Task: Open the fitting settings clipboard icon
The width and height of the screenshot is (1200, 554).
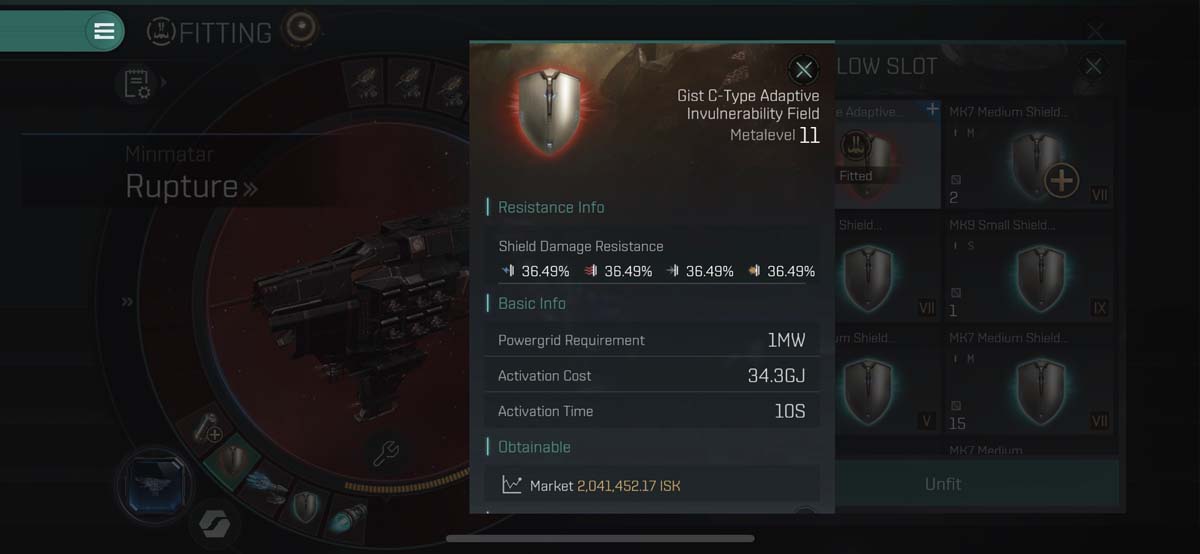Action: coord(137,85)
